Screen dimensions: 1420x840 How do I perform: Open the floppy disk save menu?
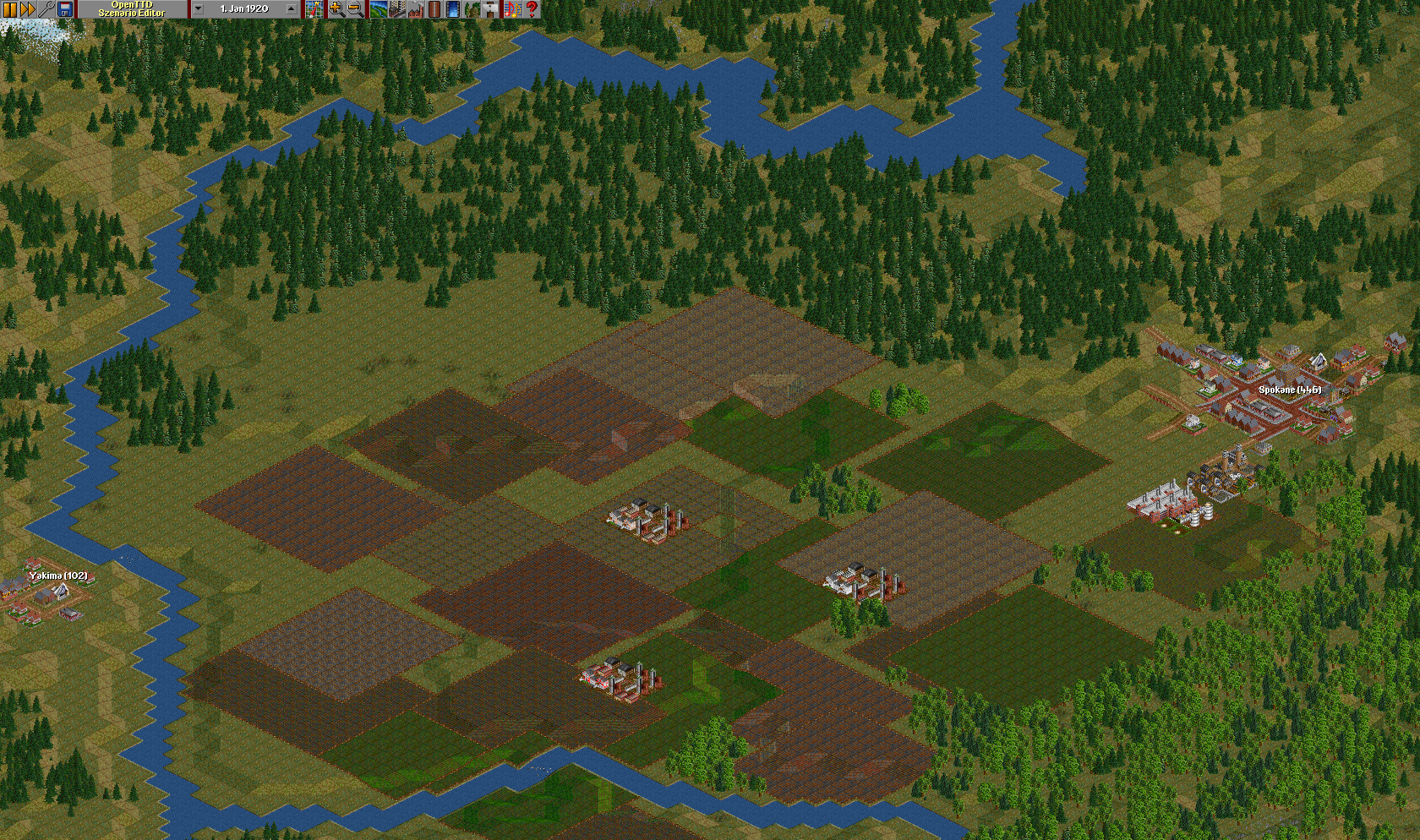coord(65,9)
